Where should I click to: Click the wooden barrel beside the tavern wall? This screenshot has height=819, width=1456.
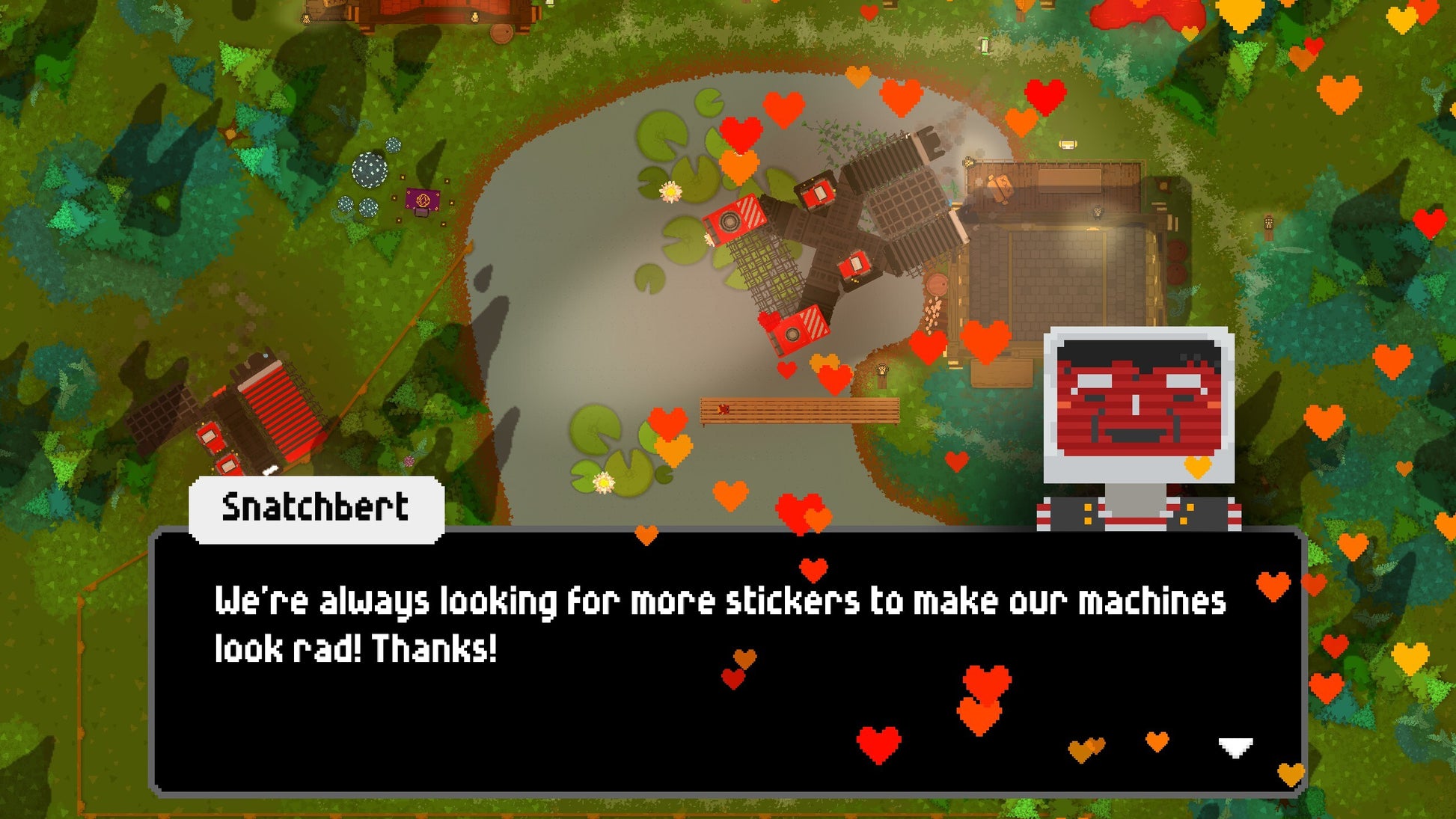1176,251
